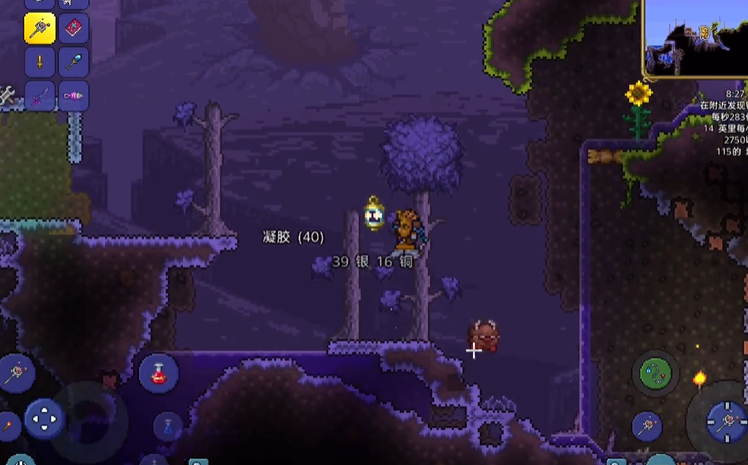Tap the four-arrow d-pad button
Image resolution: width=748 pixels, height=465 pixels.
(44, 418)
